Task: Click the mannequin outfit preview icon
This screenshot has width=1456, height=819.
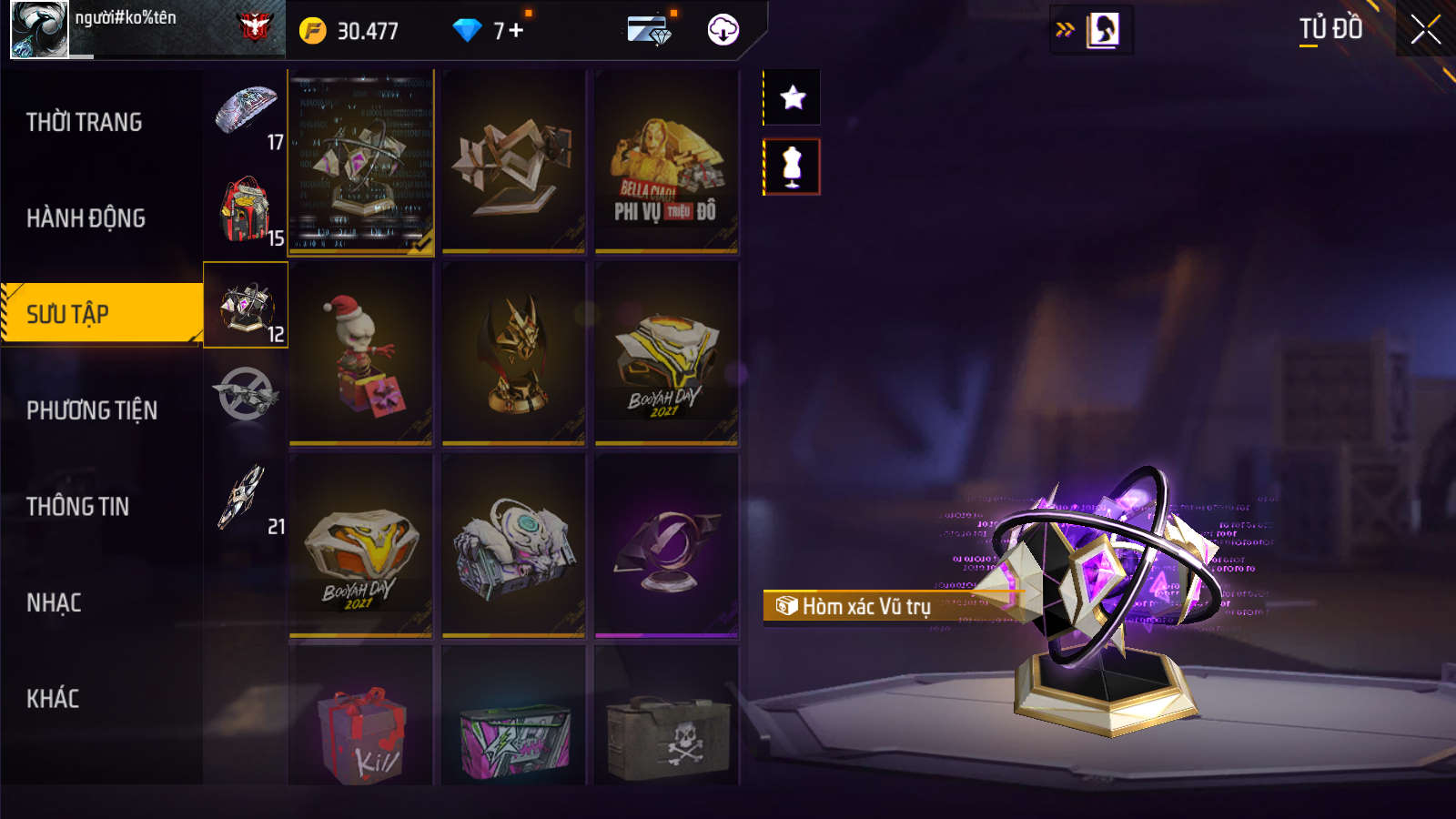Action: pos(793,167)
